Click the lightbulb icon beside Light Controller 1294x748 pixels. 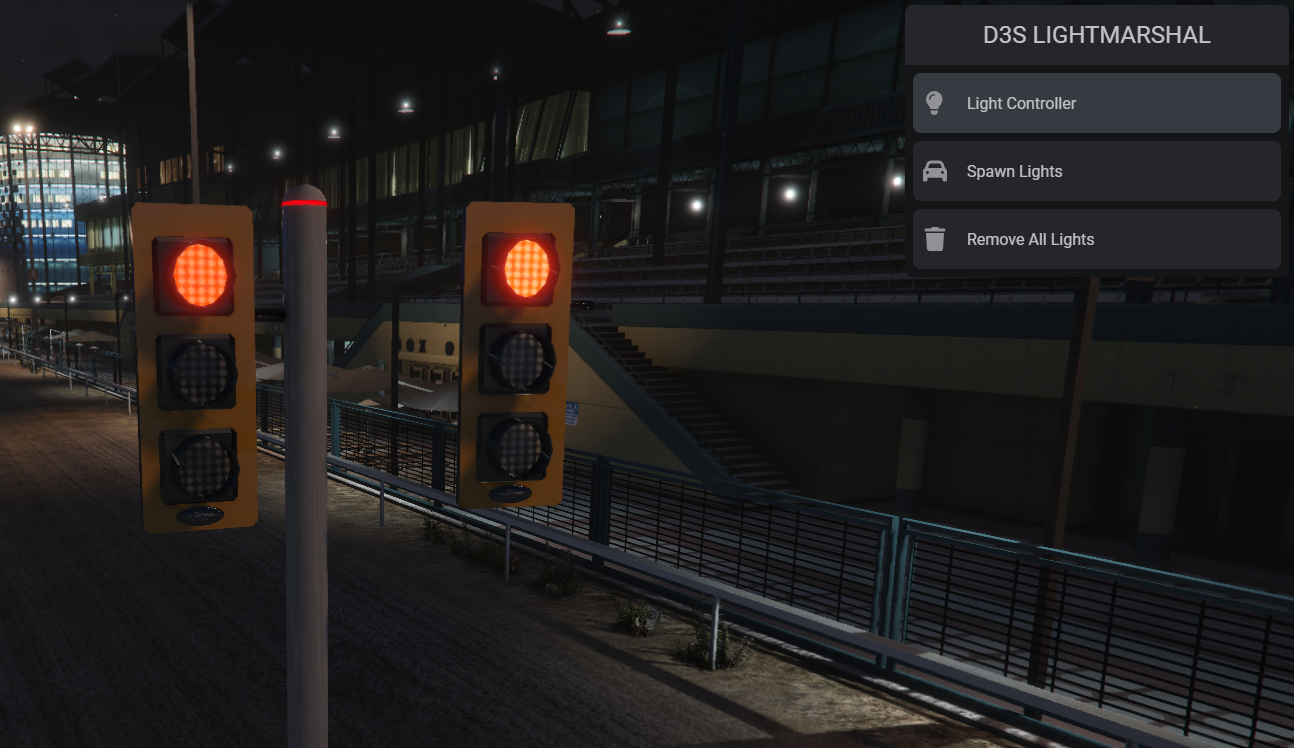(x=936, y=102)
